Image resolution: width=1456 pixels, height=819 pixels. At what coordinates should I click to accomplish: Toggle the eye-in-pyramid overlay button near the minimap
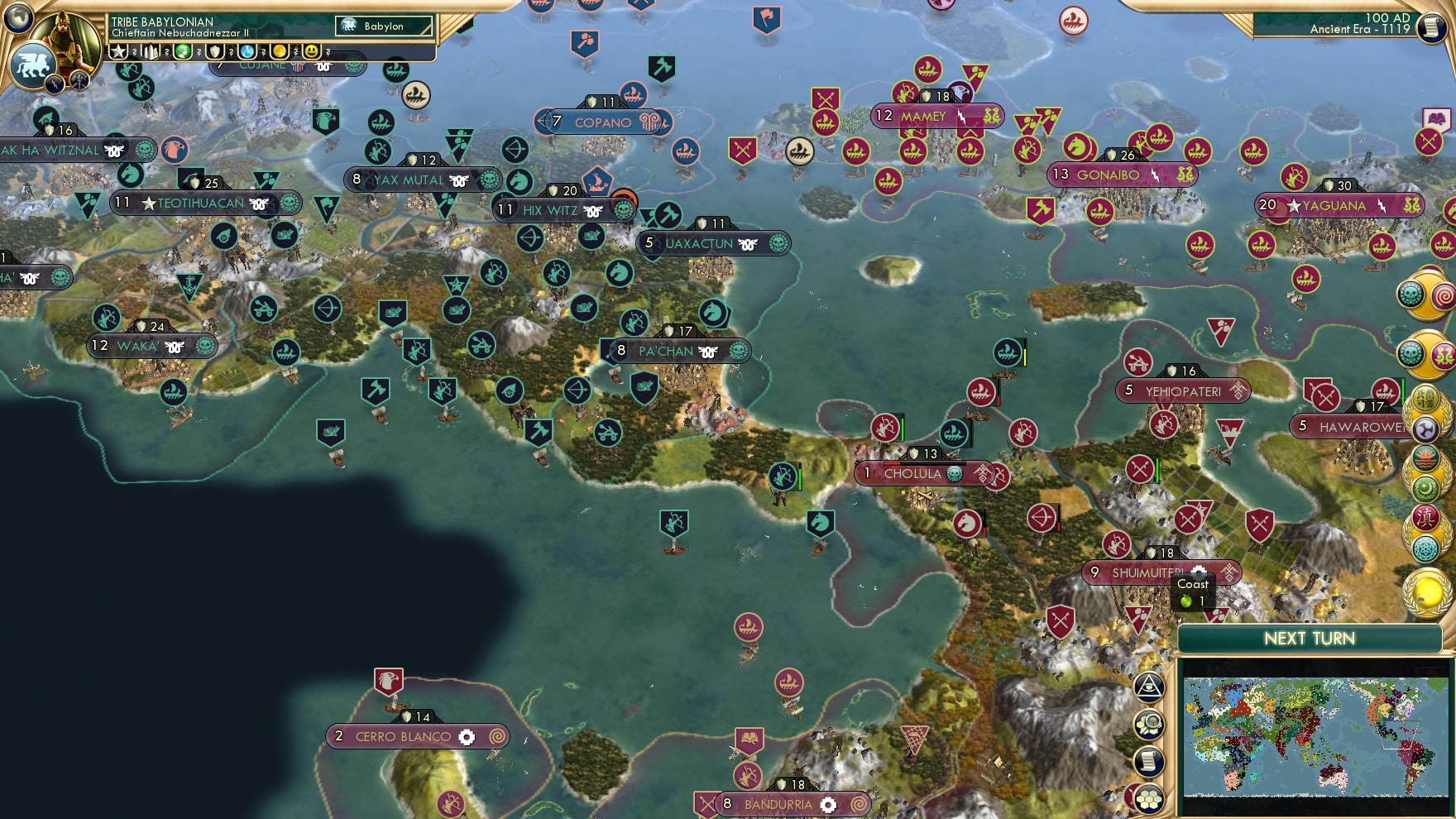coord(1149,687)
